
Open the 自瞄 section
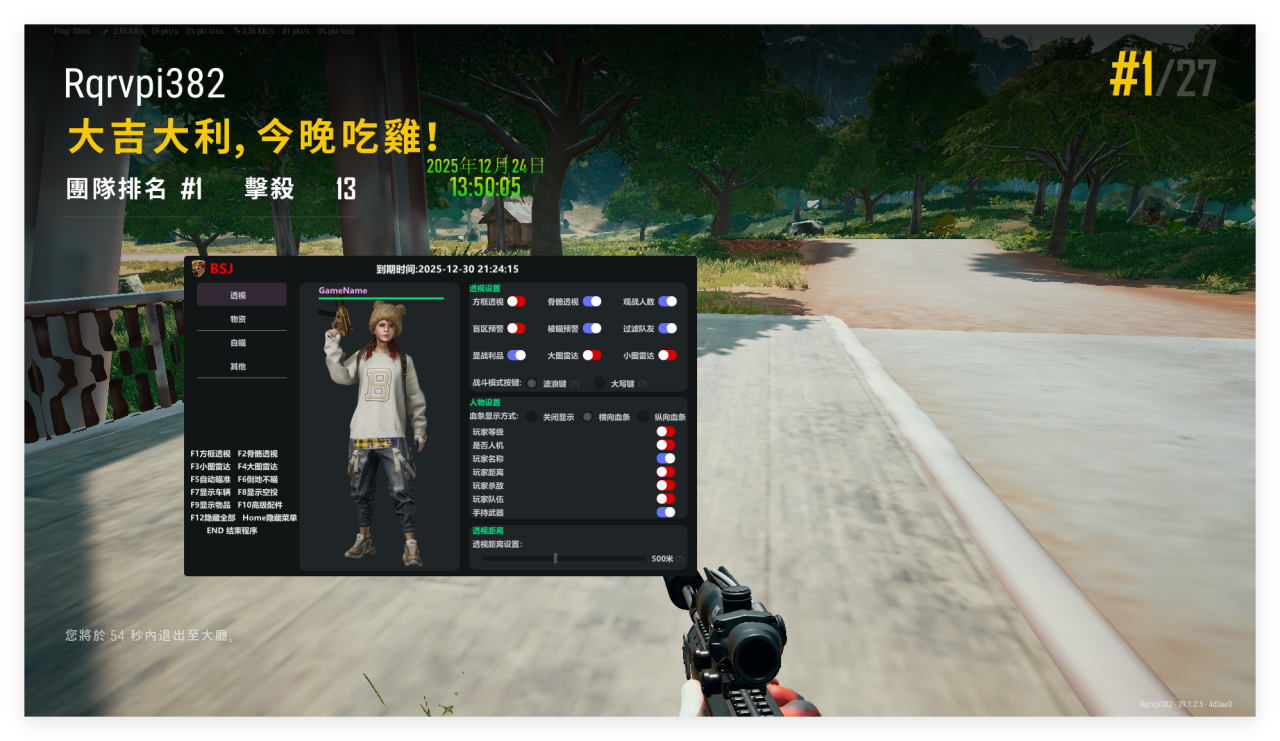240,344
